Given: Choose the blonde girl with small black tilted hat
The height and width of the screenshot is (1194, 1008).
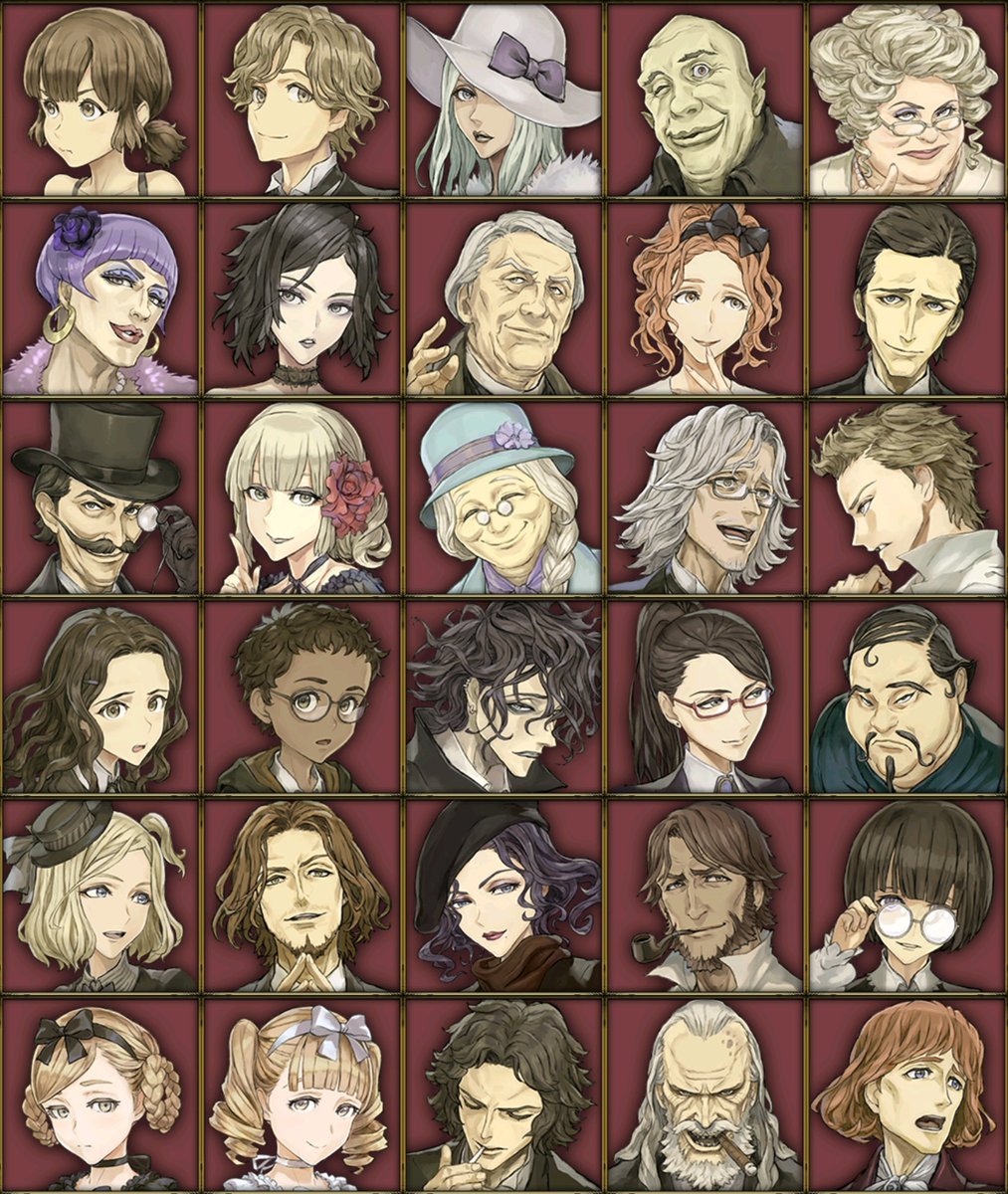Looking at the screenshot, I should 101,895.
